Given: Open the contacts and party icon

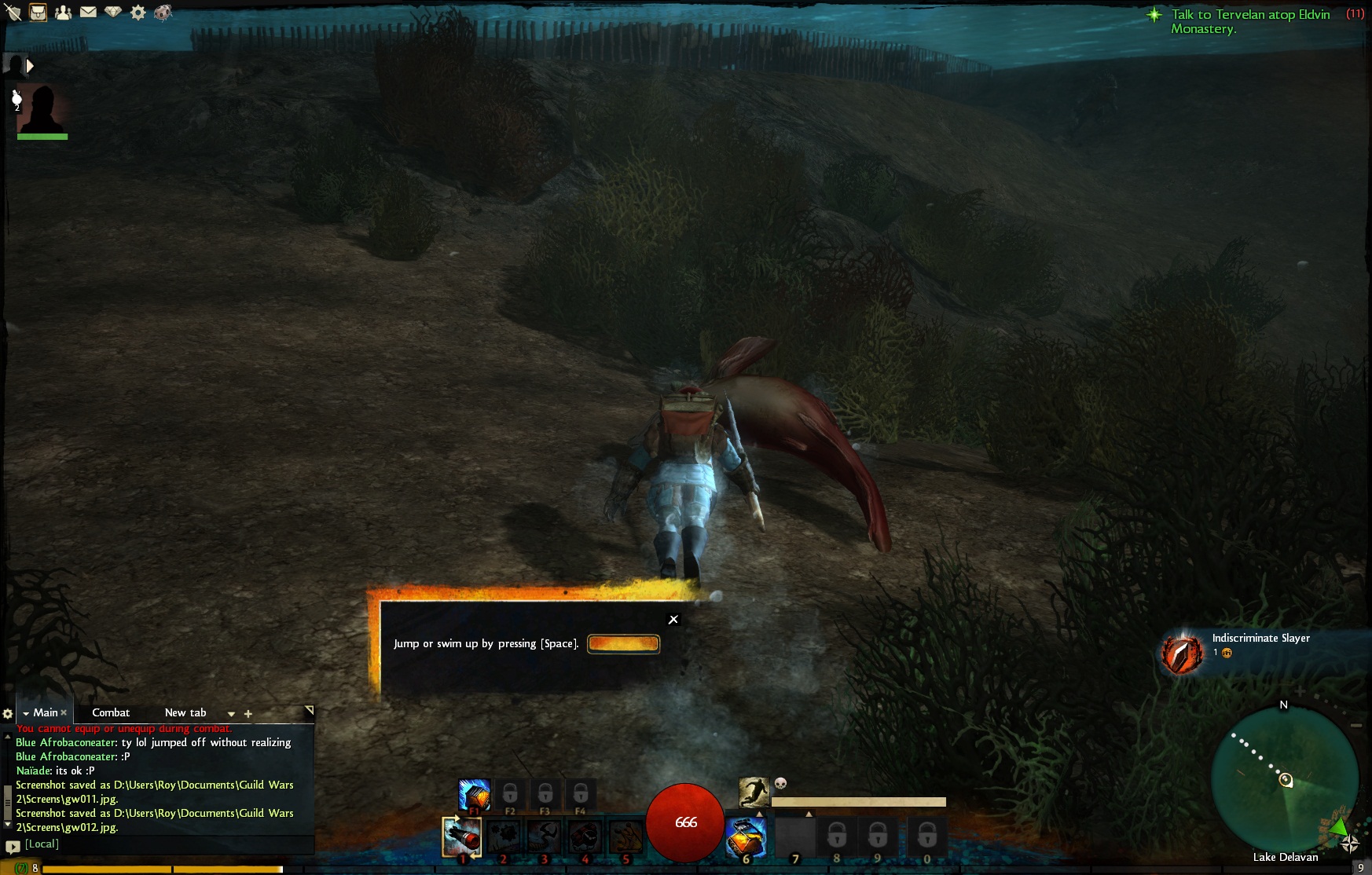Looking at the screenshot, I should pyautogui.click(x=63, y=13).
